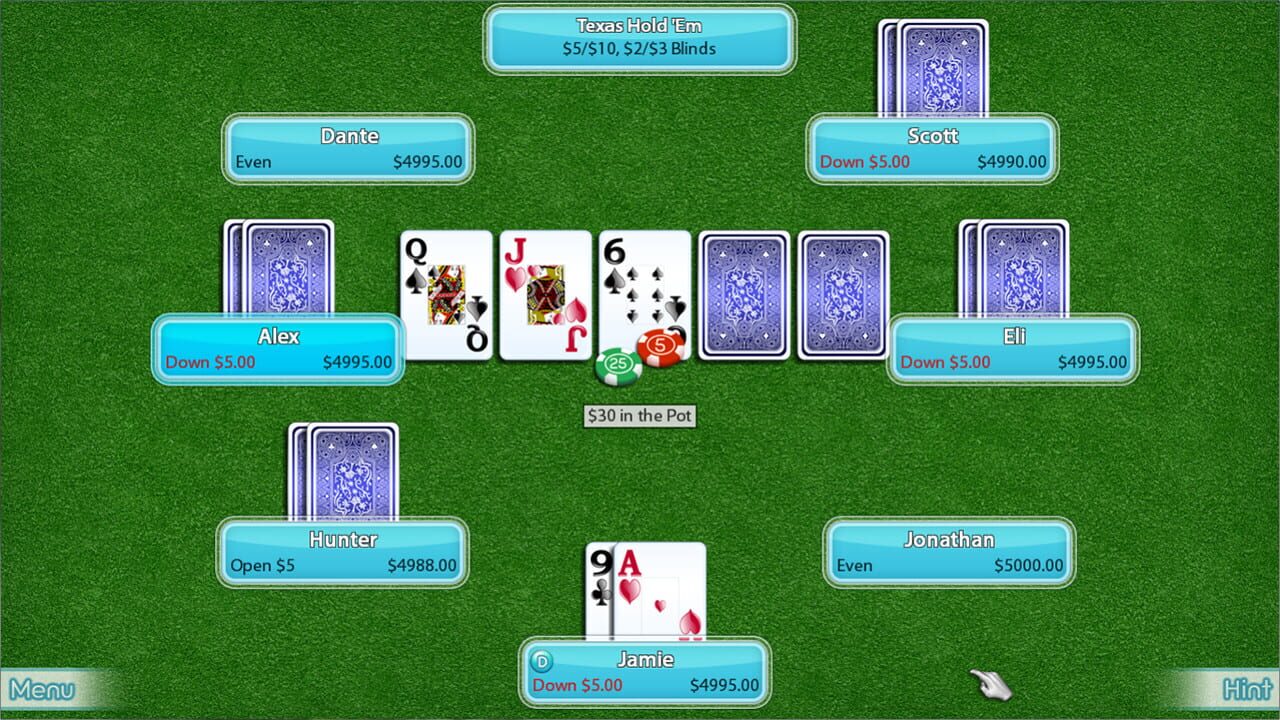Request a Hint
Image resolution: width=1280 pixels, height=720 pixels.
pos(1245,689)
